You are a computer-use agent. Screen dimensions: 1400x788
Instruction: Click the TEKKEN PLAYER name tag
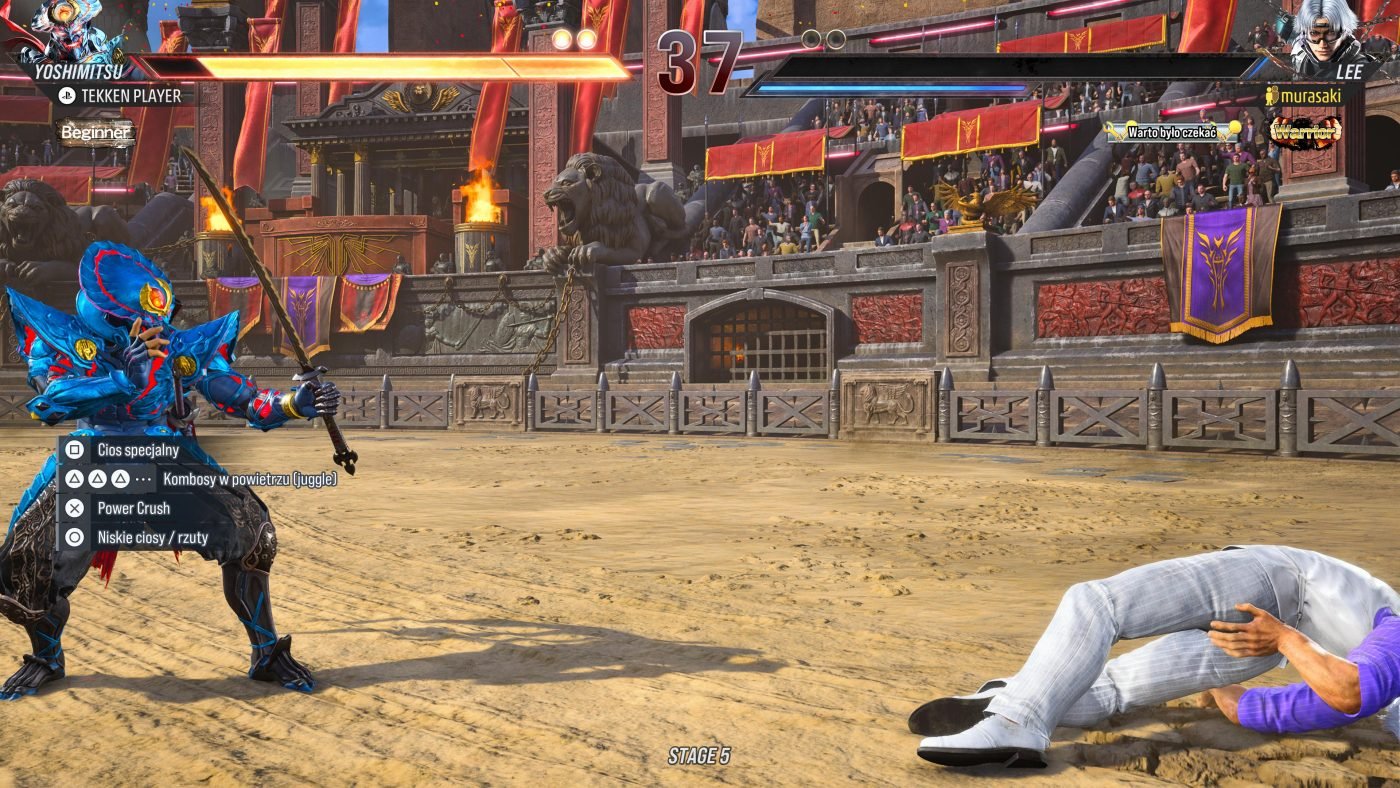click(x=120, y=96)
